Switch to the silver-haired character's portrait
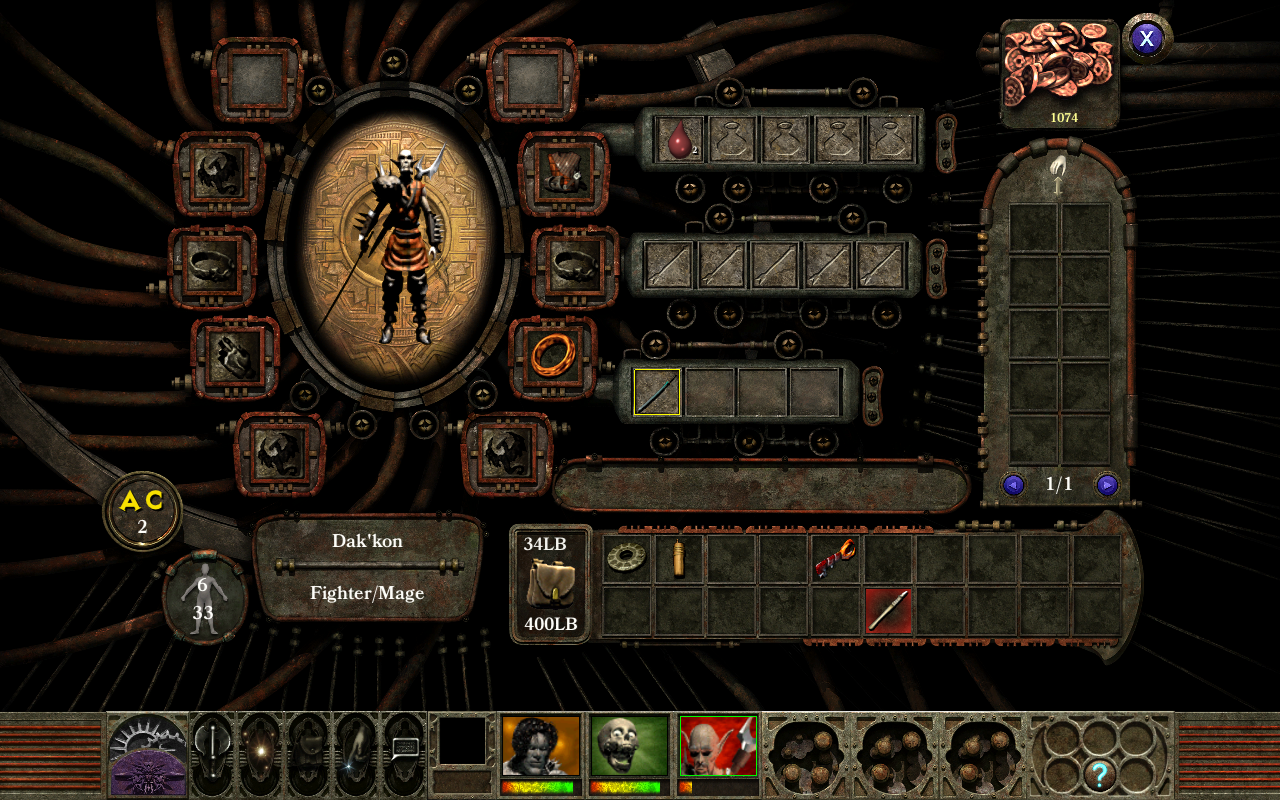This screenshot has width=1280, height=800. [540, 745]
